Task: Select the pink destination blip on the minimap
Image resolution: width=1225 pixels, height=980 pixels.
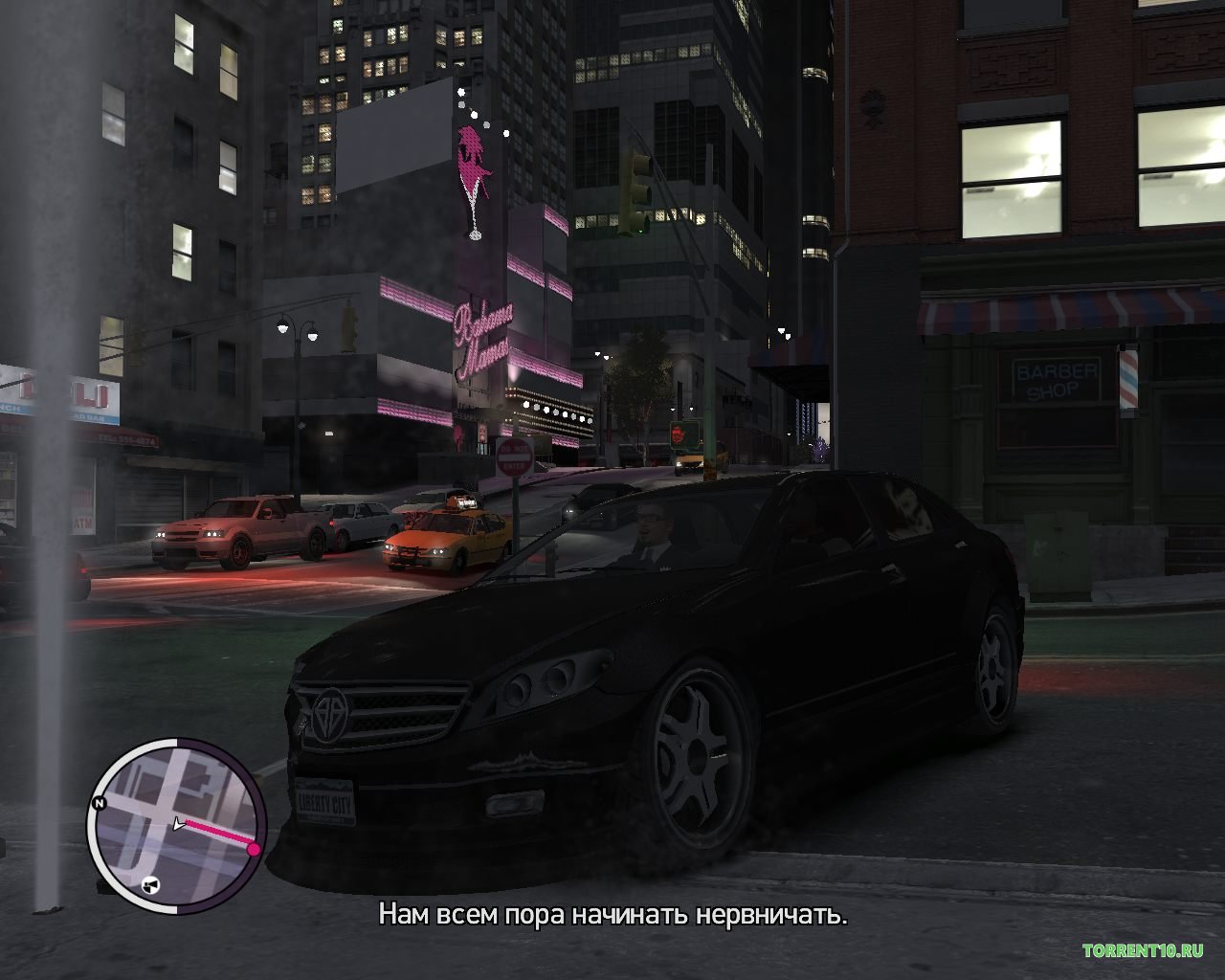Action: click(x=254, y=849)
